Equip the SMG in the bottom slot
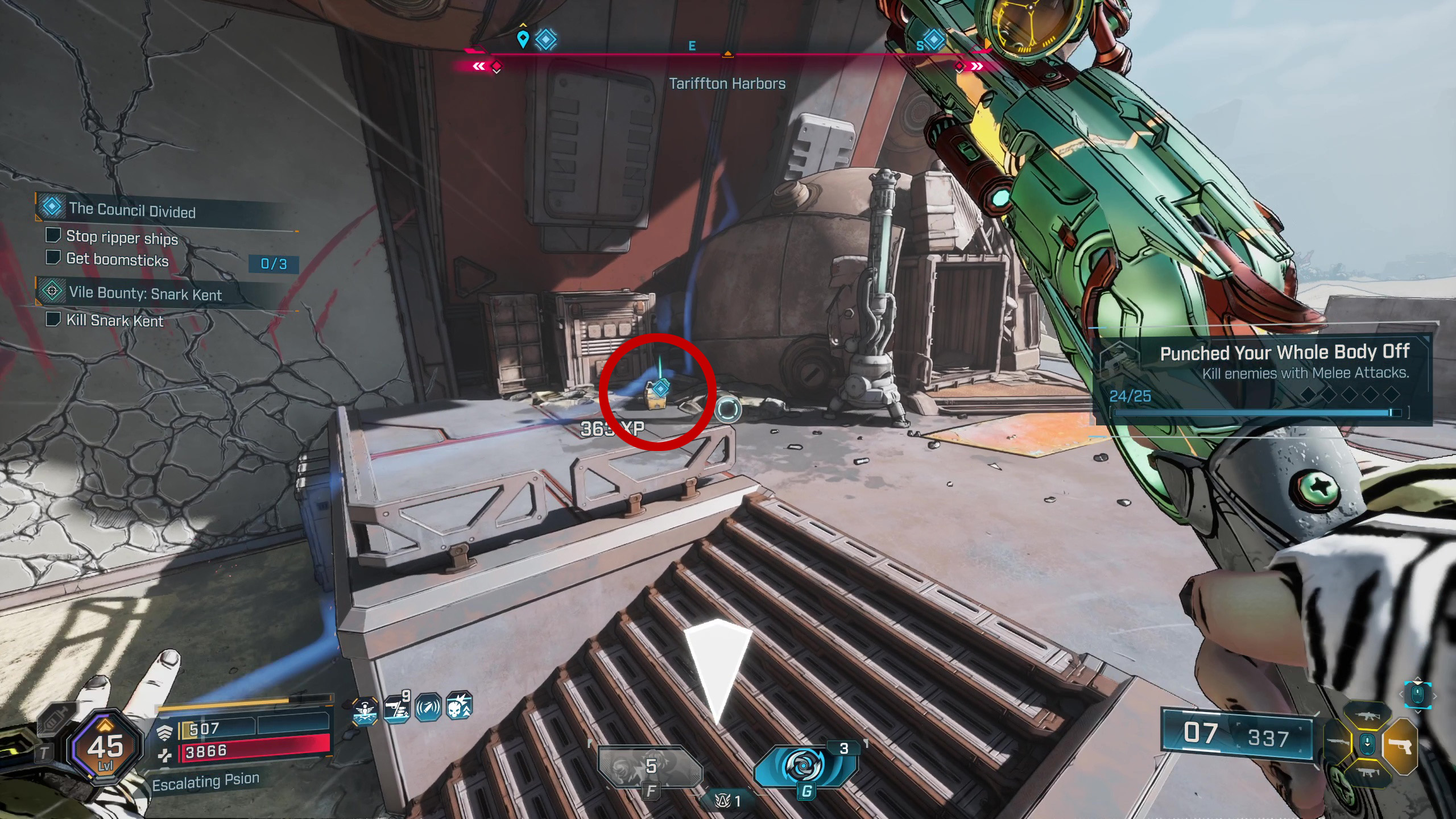1456x819 pixels. coord(1367,772)
